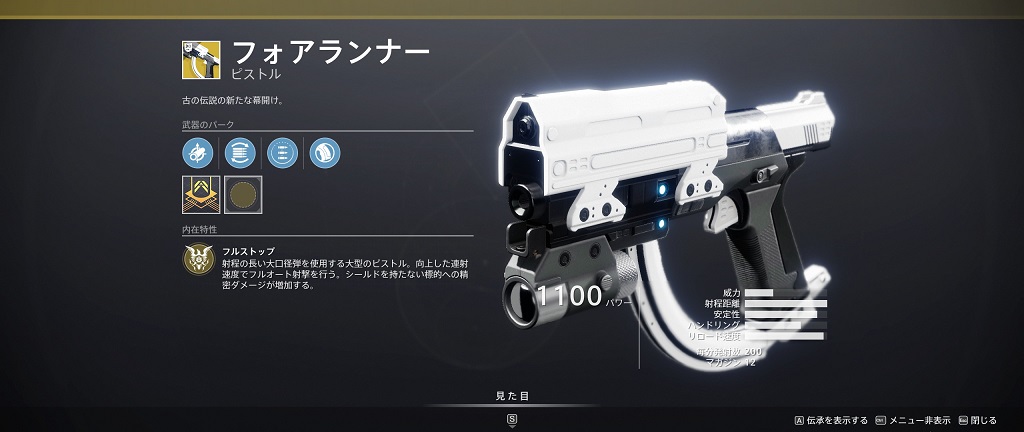Select the first weapon perk with the barrel icon
This screenshot has width=1024, height=432.
[198, 153]
